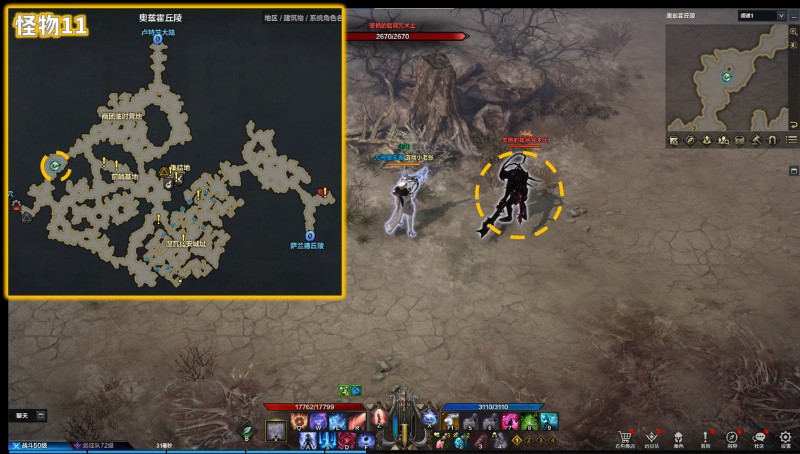Open the exclamation notice icon in bottom menu
The image size is (800, 454).
705,437
